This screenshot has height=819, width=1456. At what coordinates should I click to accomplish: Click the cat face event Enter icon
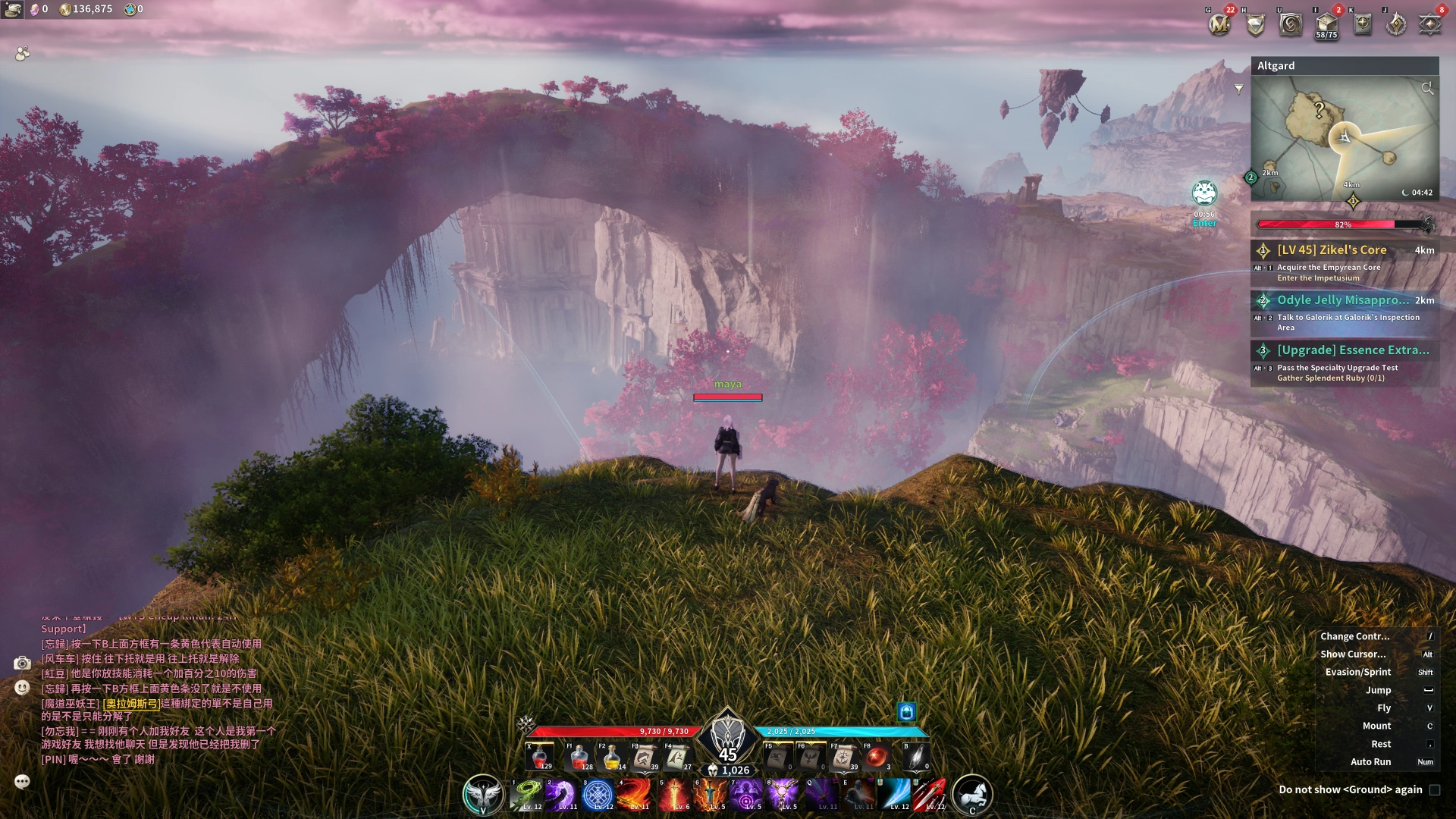point(1204,194)
